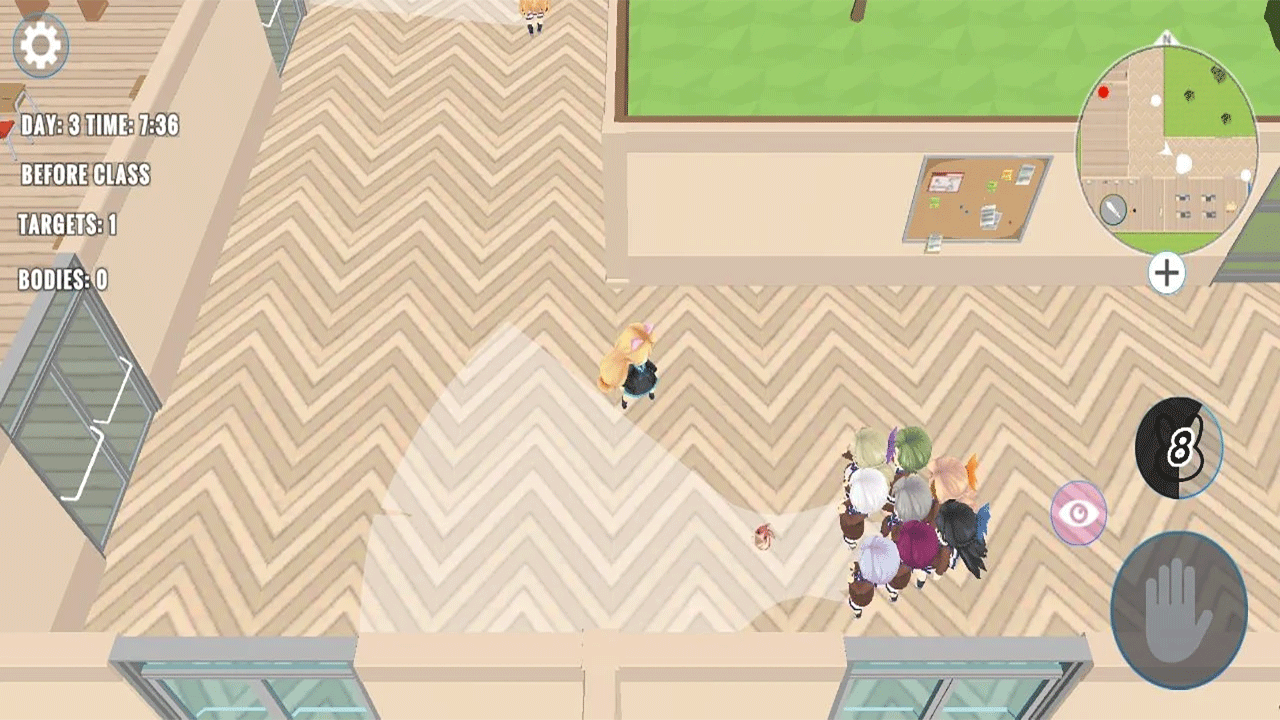Enable stealth view with the eye button
This screenshot has height=720, width=1280.
coord(1077,514)
